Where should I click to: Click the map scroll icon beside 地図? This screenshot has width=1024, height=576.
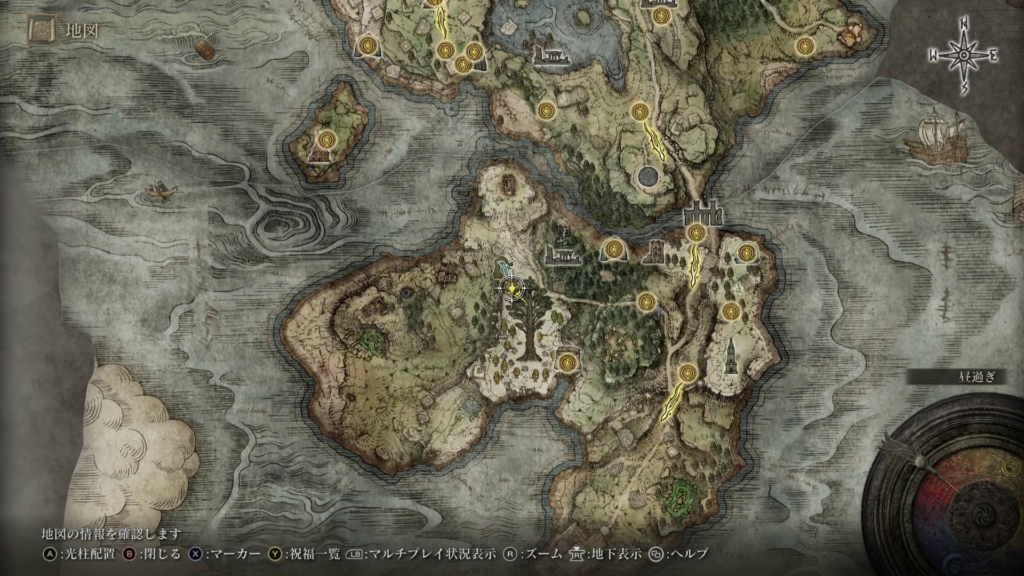click(41, 31)
